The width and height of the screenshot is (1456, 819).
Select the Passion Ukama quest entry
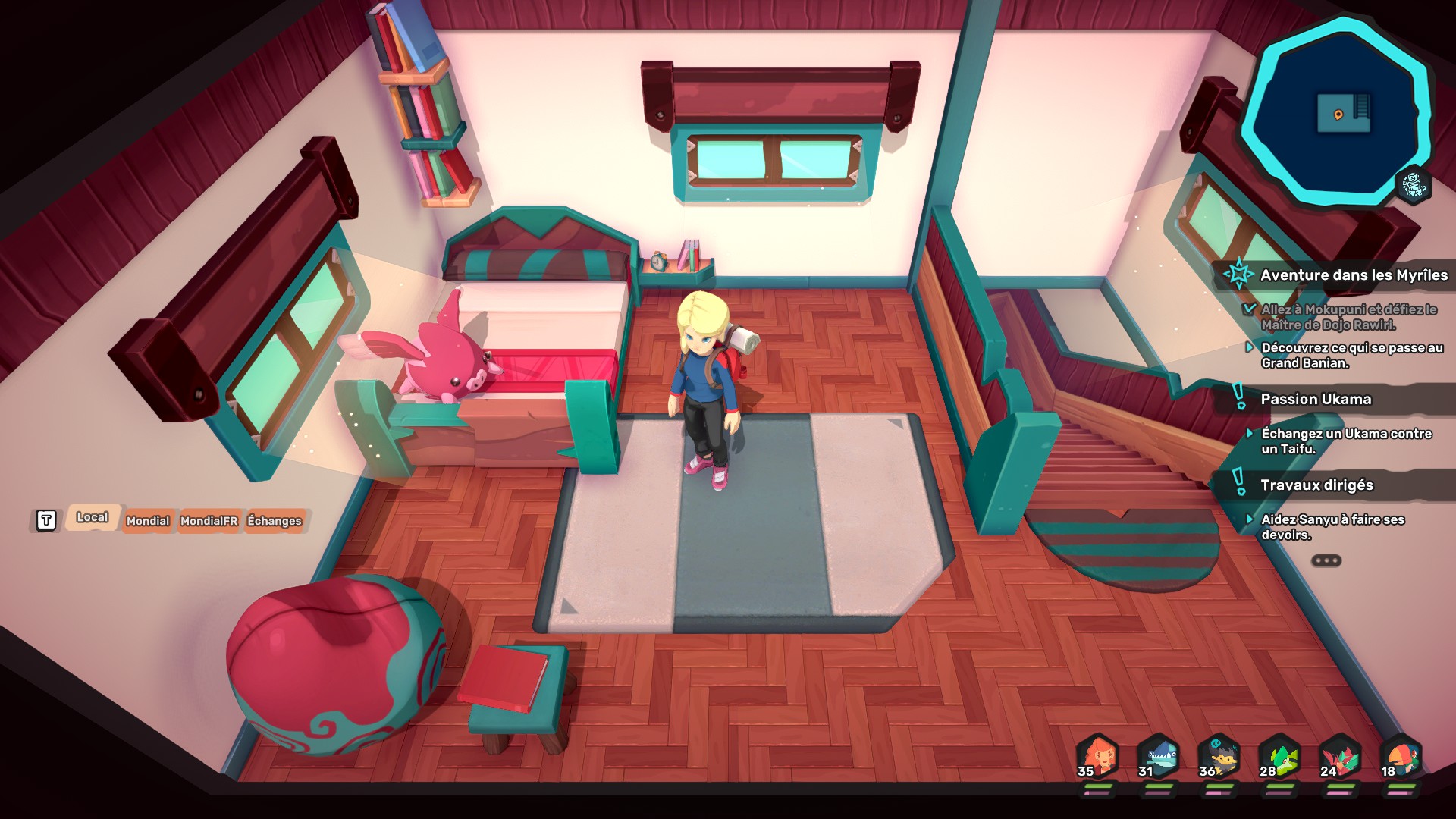[1315, 400]
